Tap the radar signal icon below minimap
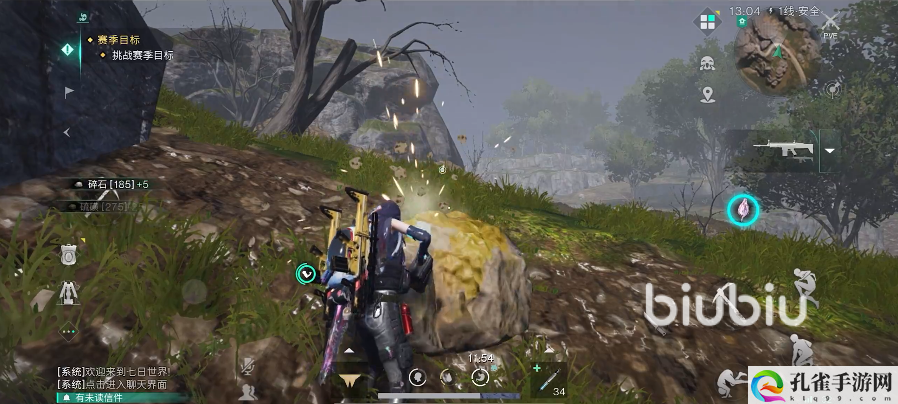This screenshot has height=404, width=898. coord(832,89)
